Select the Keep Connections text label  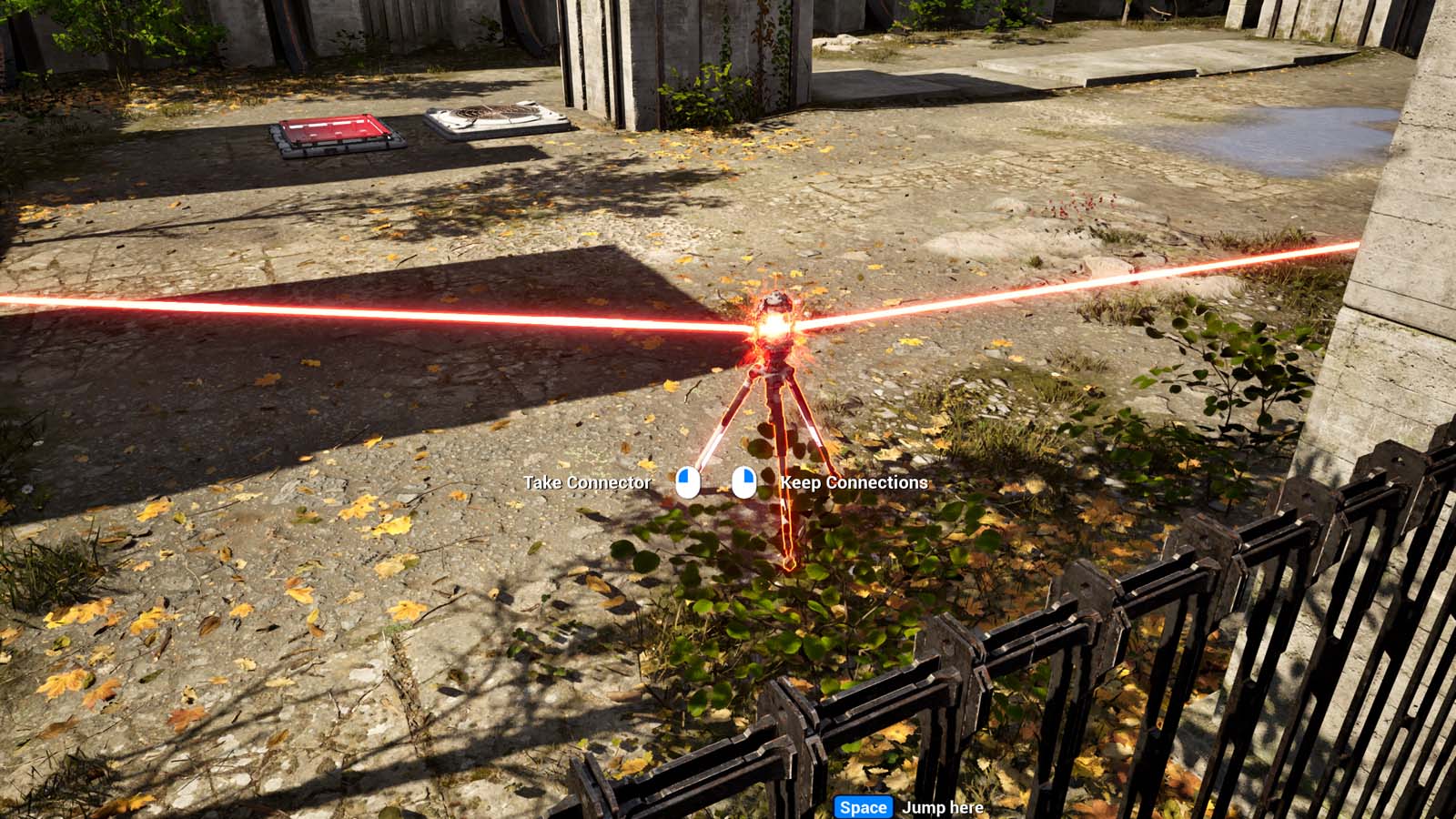pos(854,482)
